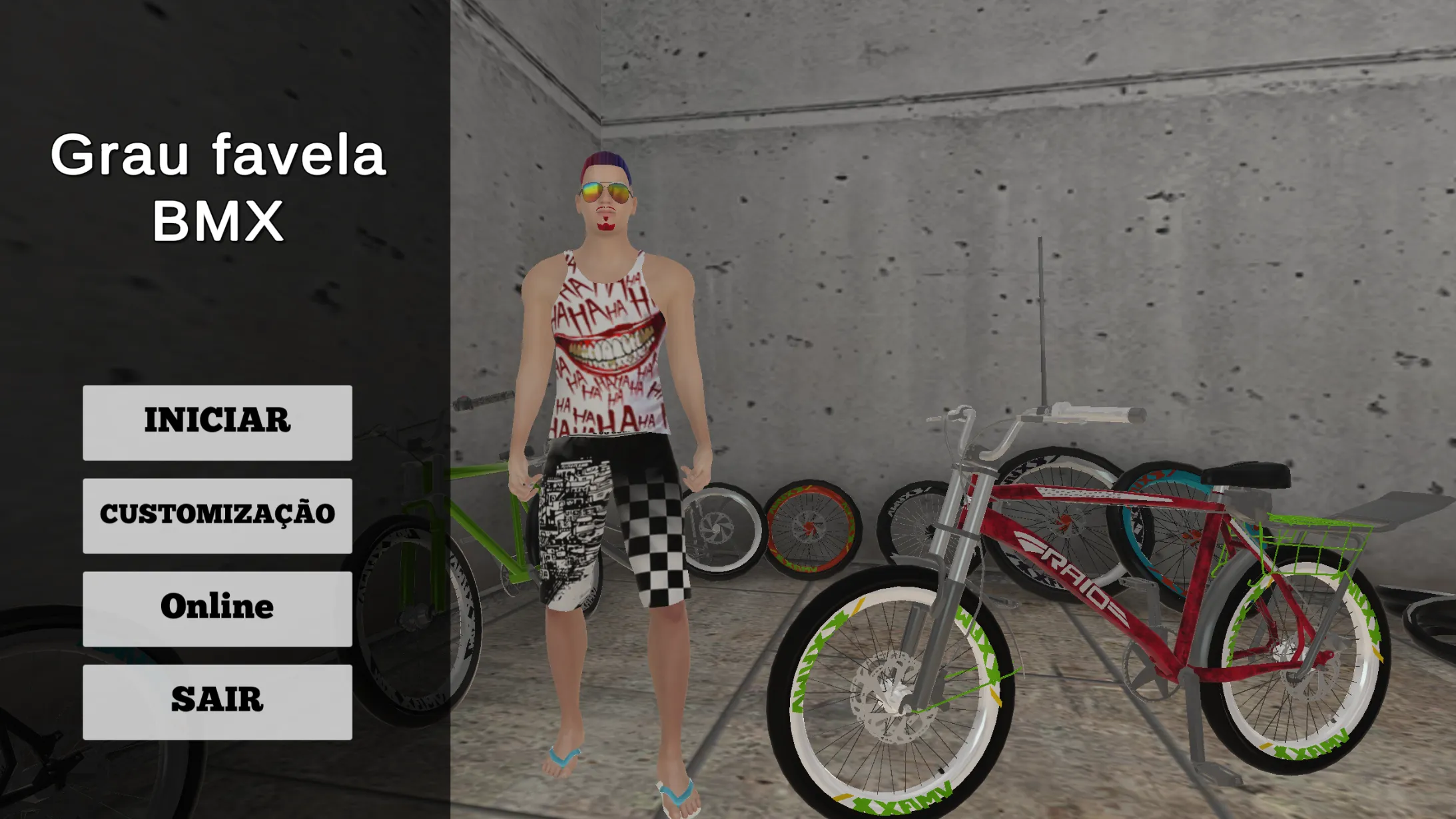Start the game with INICIAR
The height and width of the screenshot is (819, 1456).
point(217,422)
